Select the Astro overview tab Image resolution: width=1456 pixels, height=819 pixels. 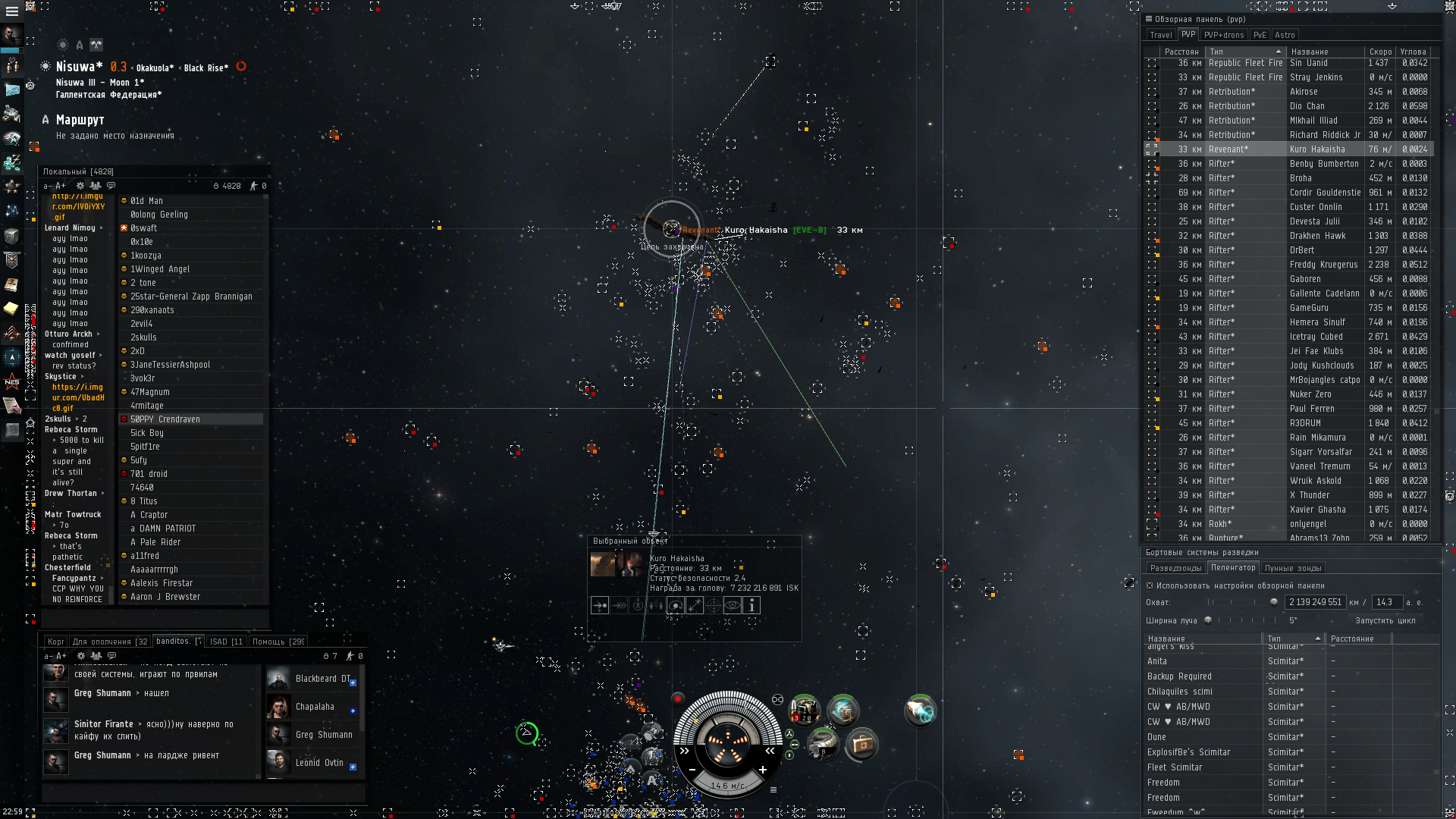[1285, 35]
